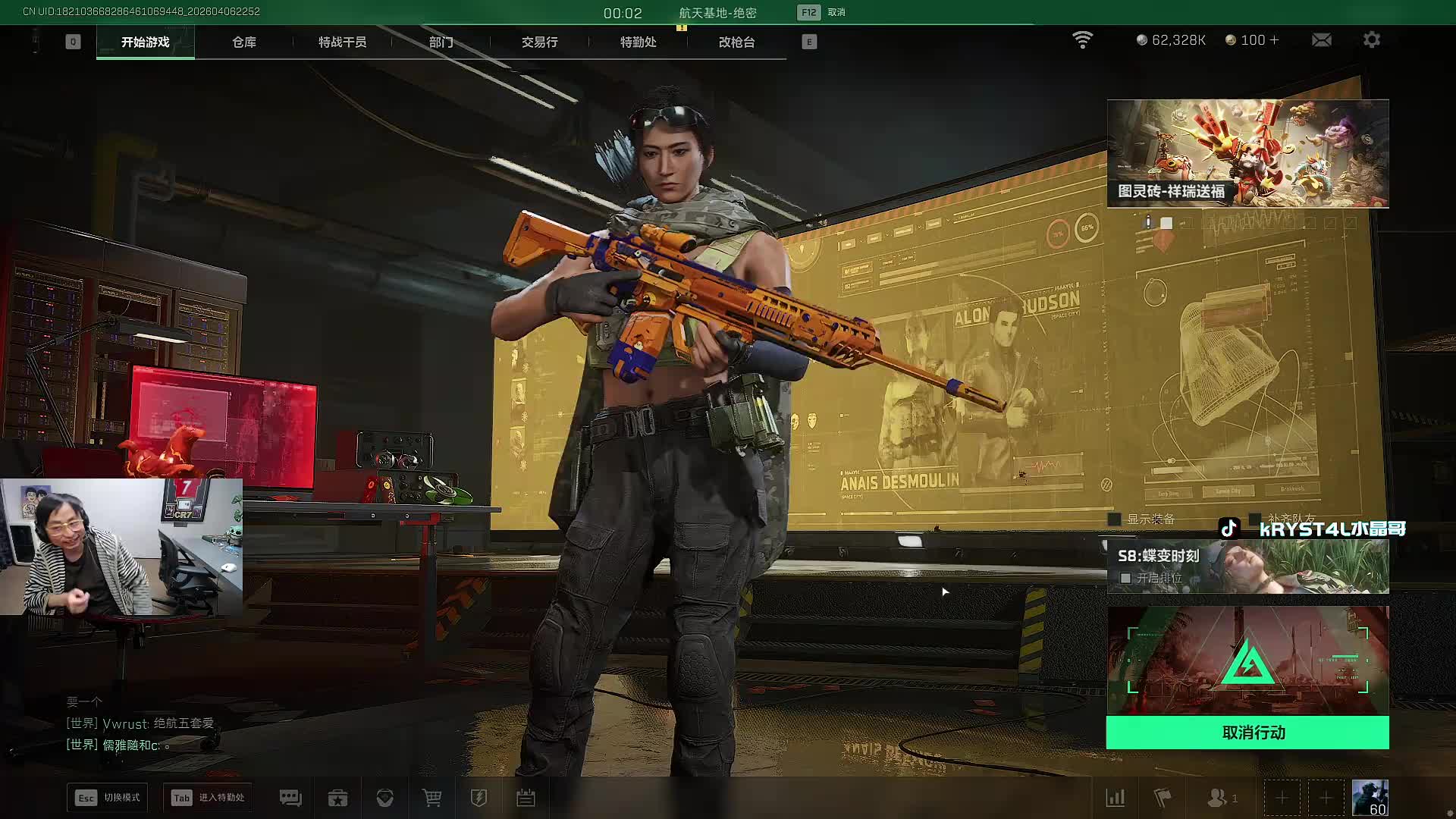Open the bar chart statistics icon
Viewport: 1456px width, 819px height.
point(1116,798)
